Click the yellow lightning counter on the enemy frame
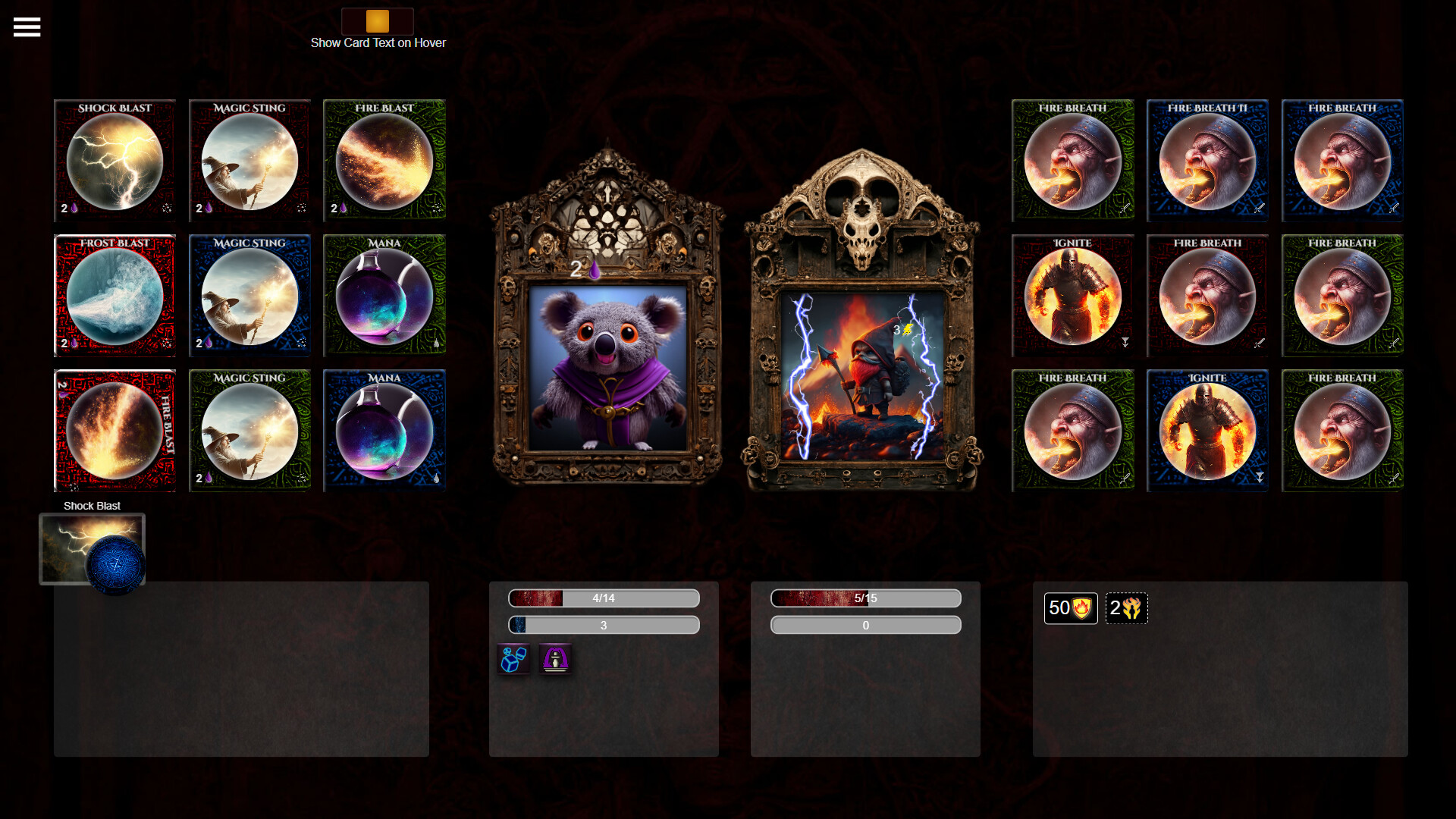 click(x=902, y=330)
